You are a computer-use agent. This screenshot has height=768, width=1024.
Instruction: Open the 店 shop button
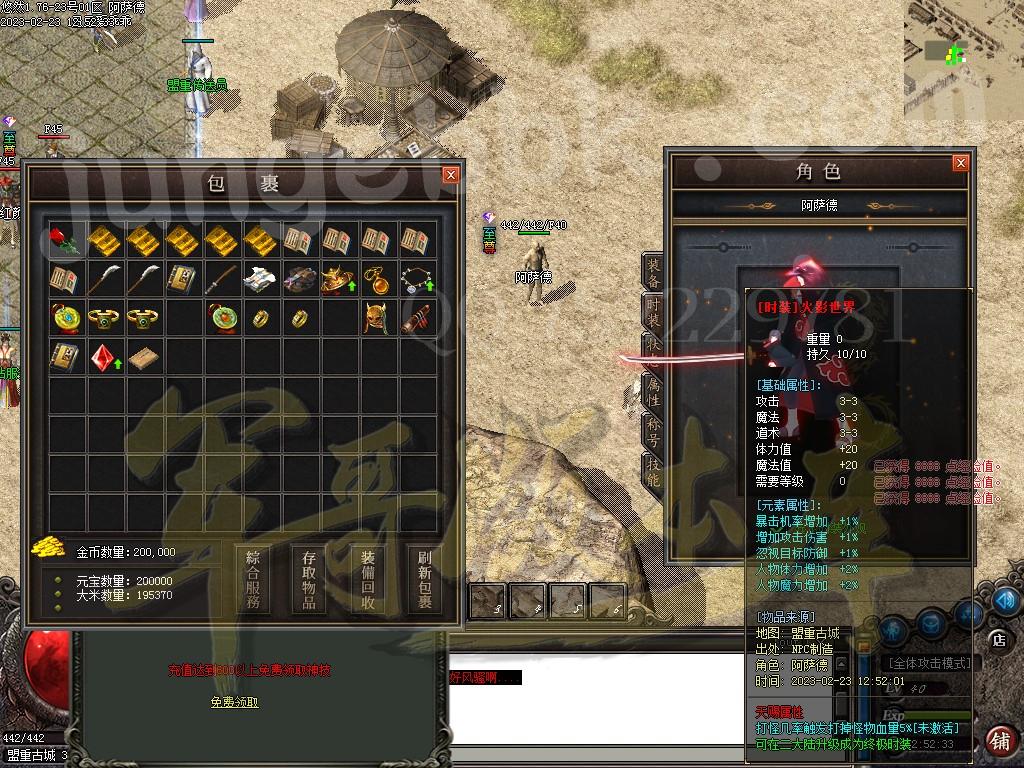(998, 639)
